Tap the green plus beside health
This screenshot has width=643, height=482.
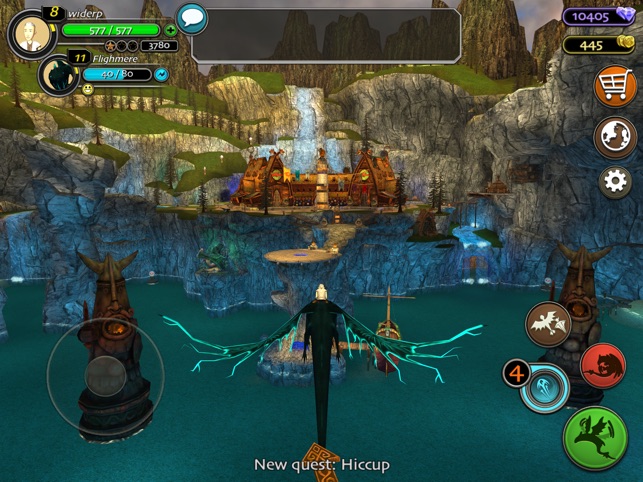coord(171,30)
